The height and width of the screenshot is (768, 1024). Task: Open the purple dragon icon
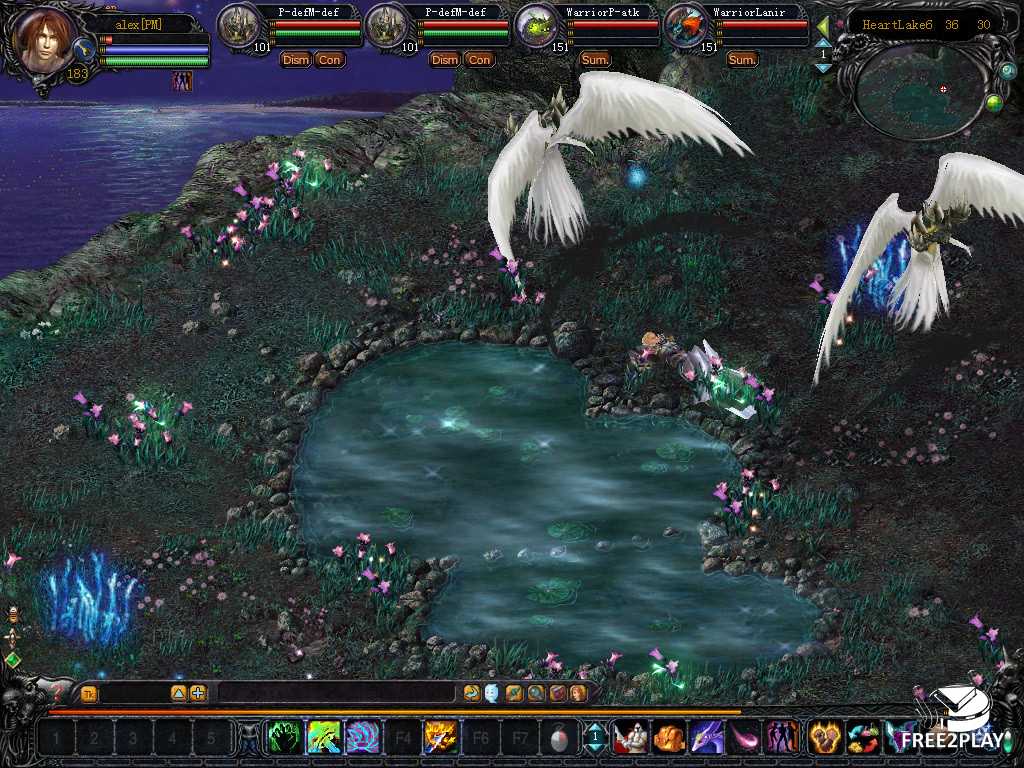click(x=707, y=738)
